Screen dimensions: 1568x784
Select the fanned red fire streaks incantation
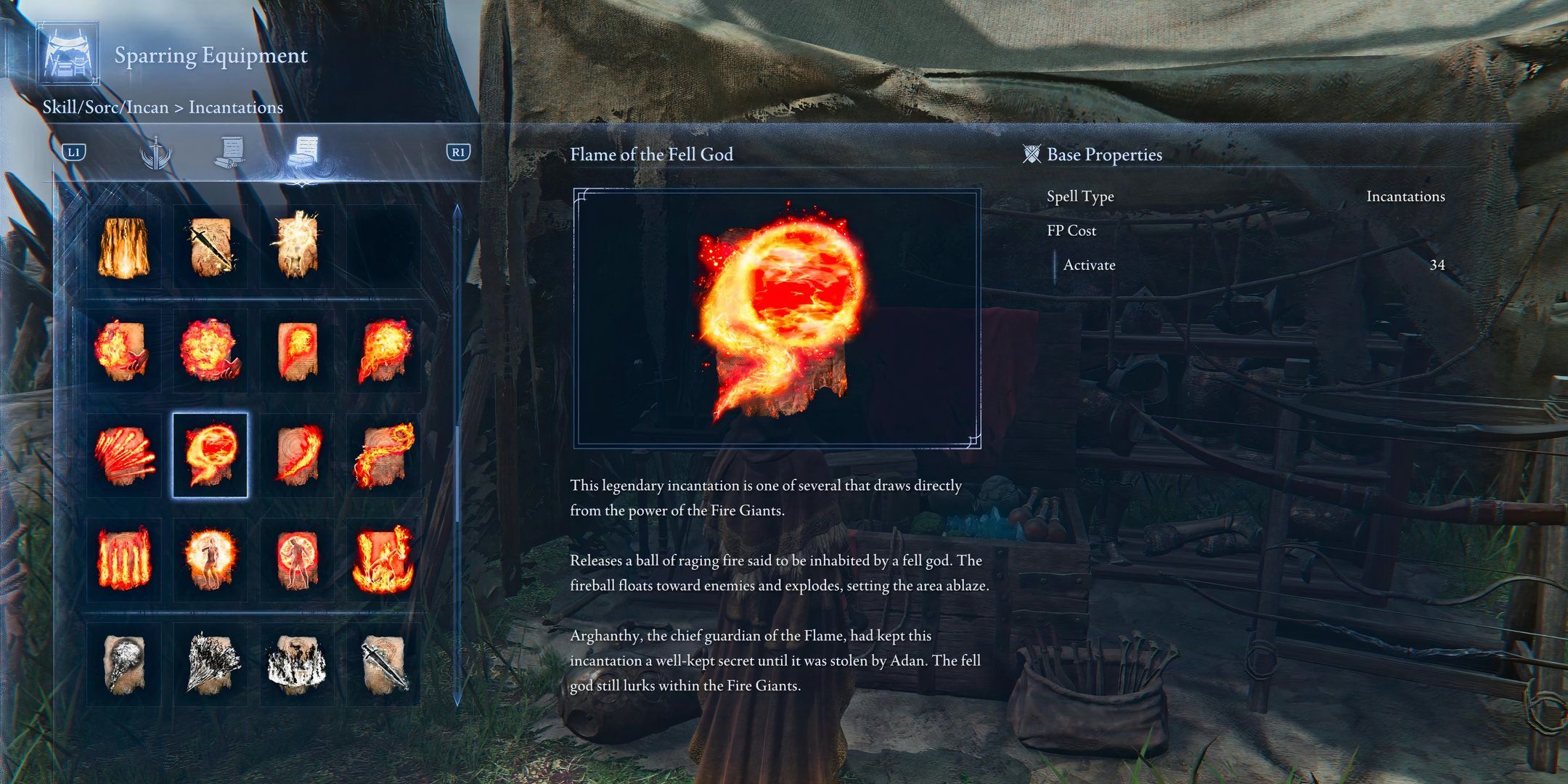coord(124,455)
